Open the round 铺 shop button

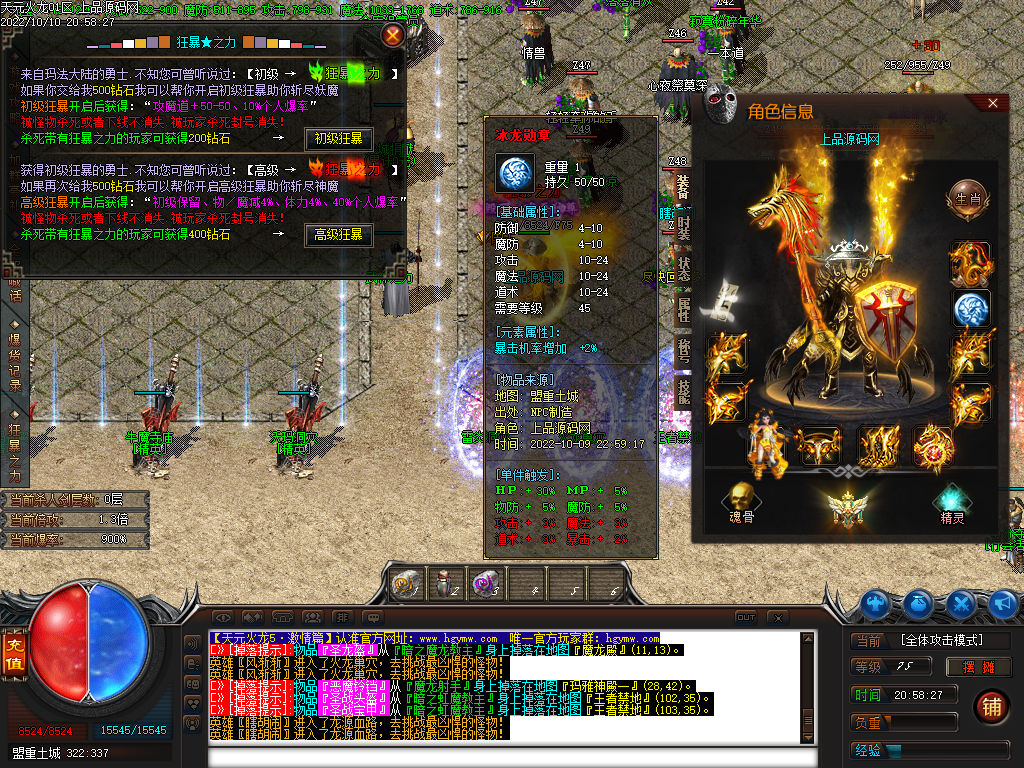(992, 706)
